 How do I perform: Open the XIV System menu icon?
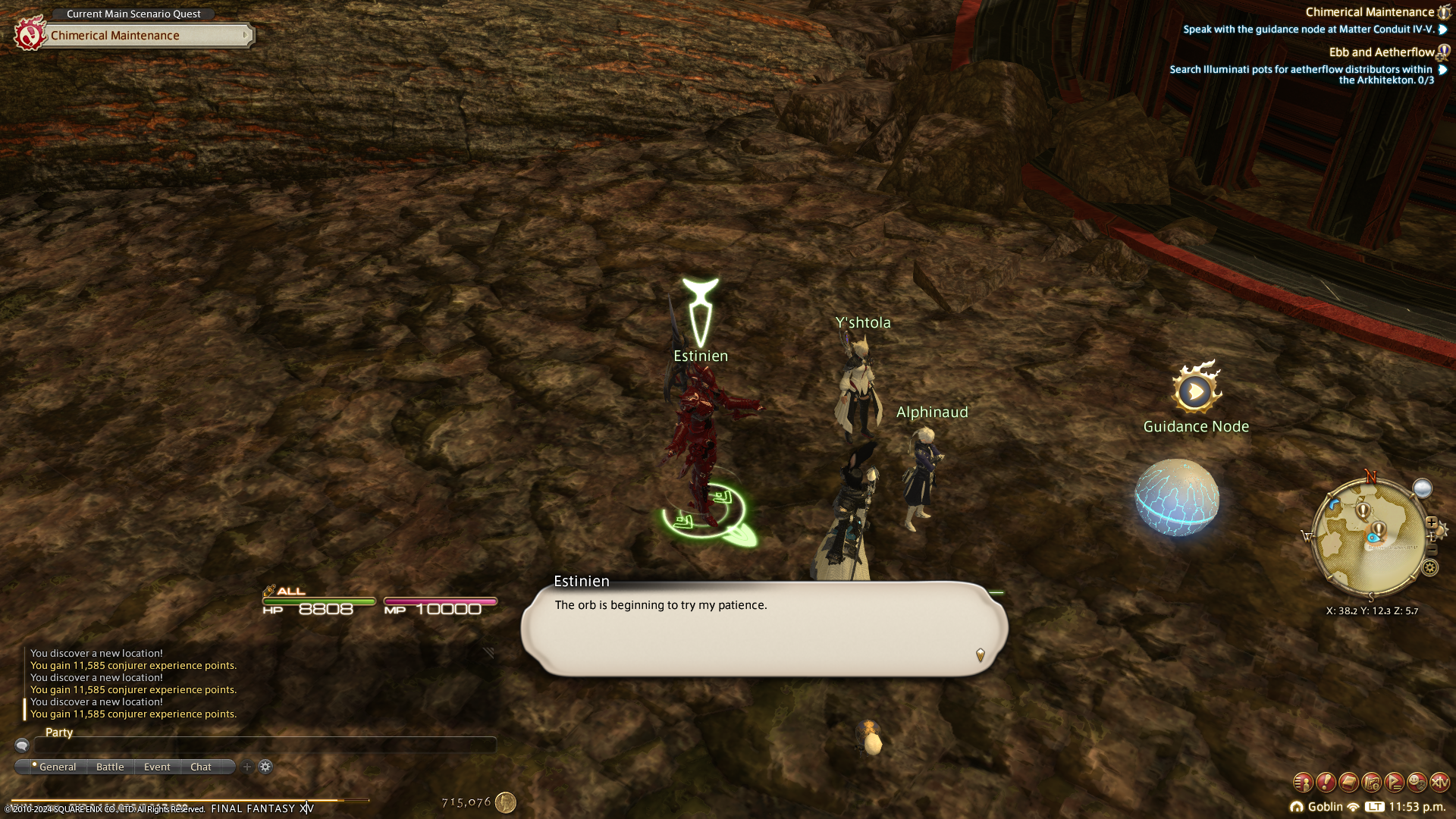click(1439, 782)
